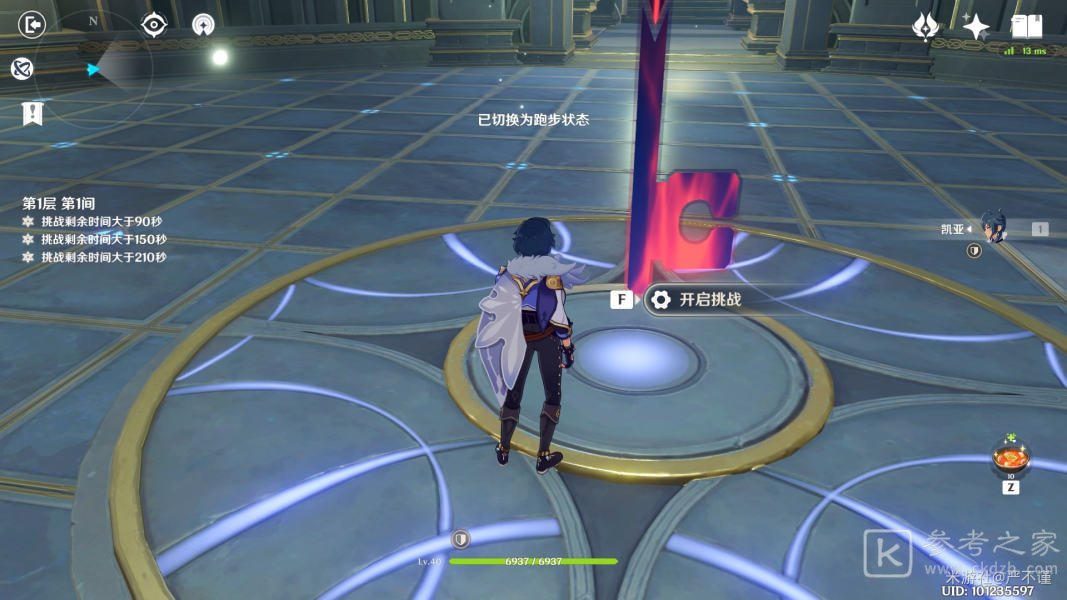Select the 开启挑战 start challenge prompt
This screenshot has width=1067, height=600.
695,299
